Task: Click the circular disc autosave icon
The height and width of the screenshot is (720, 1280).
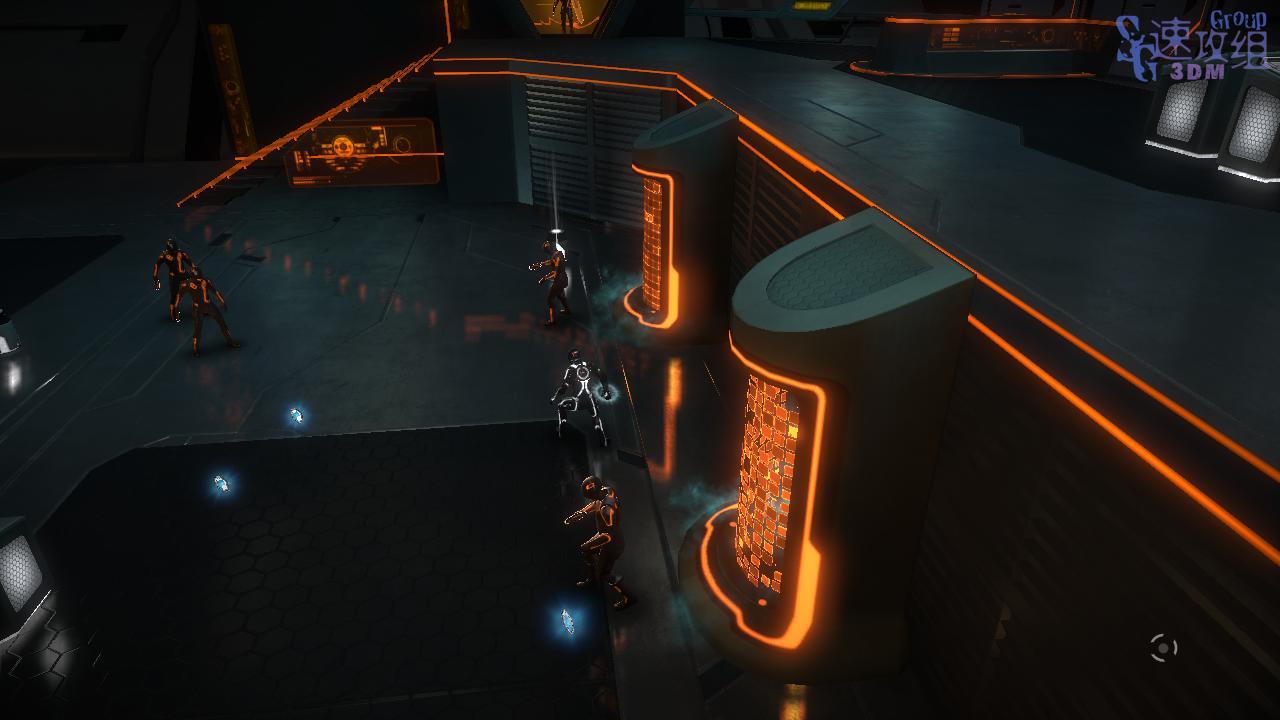Action: (1163, 648)
